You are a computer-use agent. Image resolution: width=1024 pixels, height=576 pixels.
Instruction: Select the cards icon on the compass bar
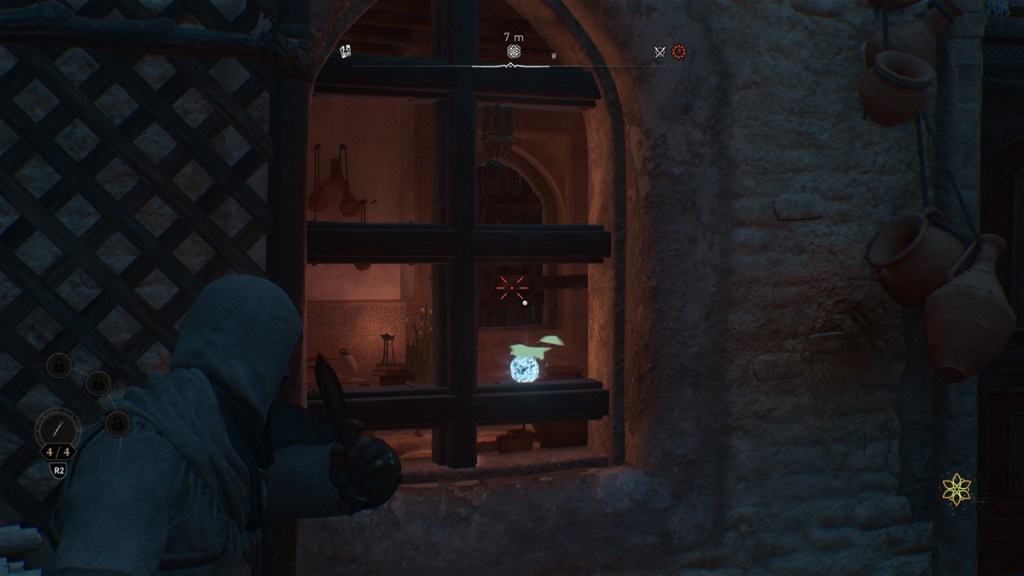pyautogui.click(x=346, y=51)
